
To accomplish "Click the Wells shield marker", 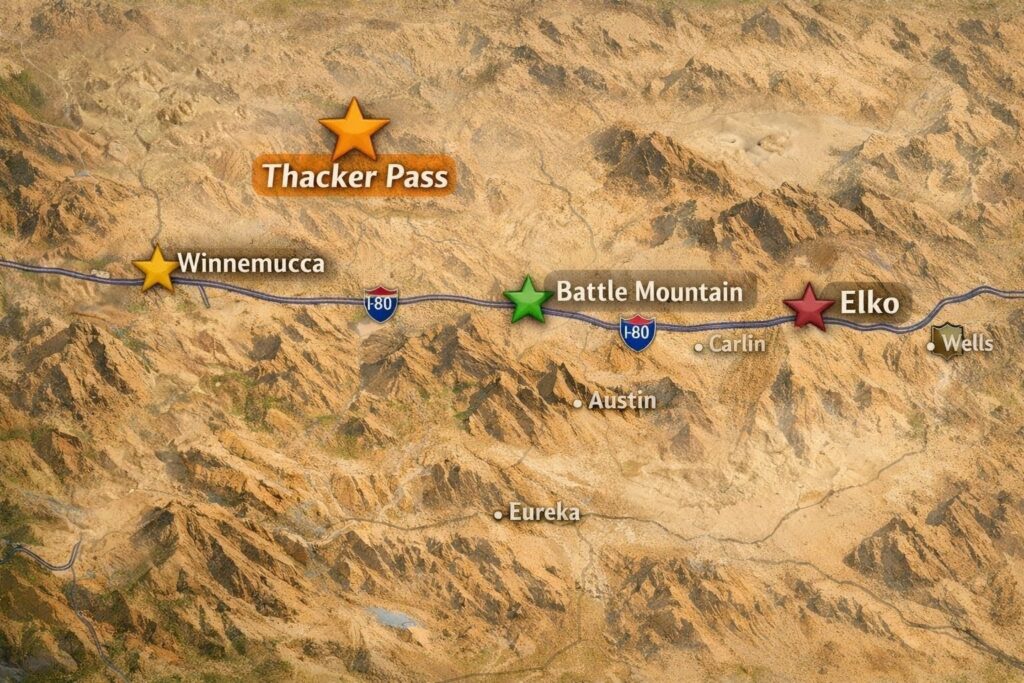I will coord(944,342).
